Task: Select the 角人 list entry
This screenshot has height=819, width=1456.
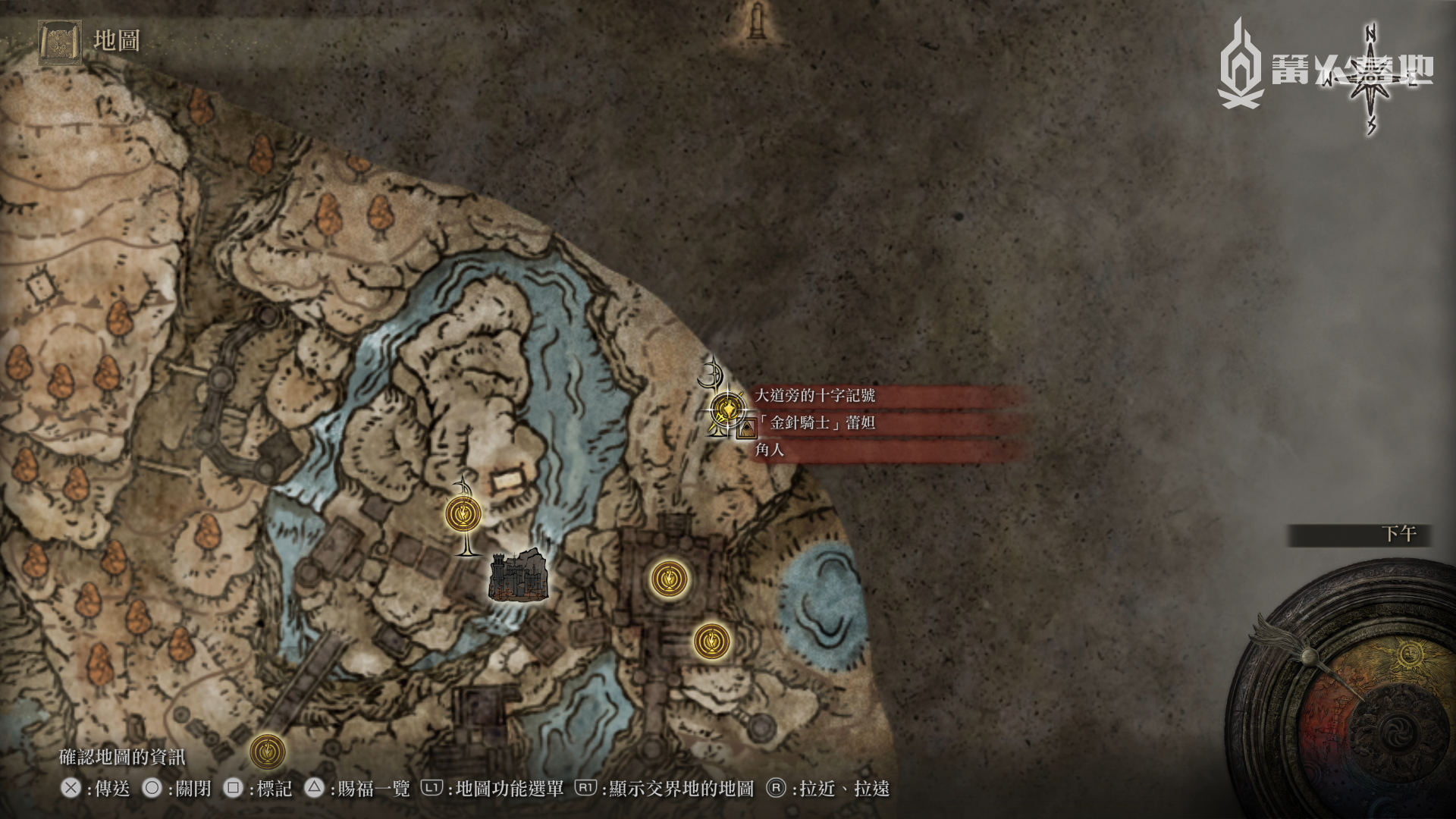Action: point(770,450)
